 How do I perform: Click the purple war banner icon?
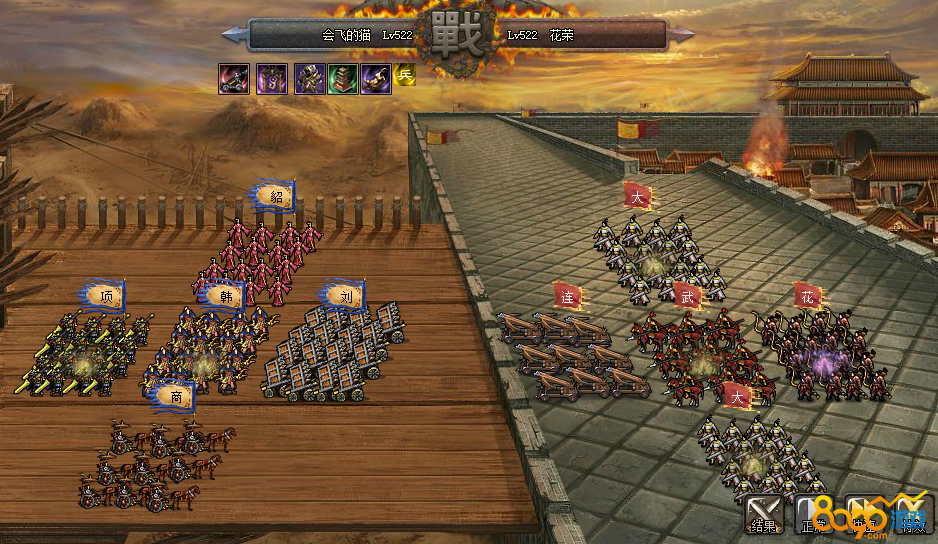pyautogui.click(x=272, y=78)
